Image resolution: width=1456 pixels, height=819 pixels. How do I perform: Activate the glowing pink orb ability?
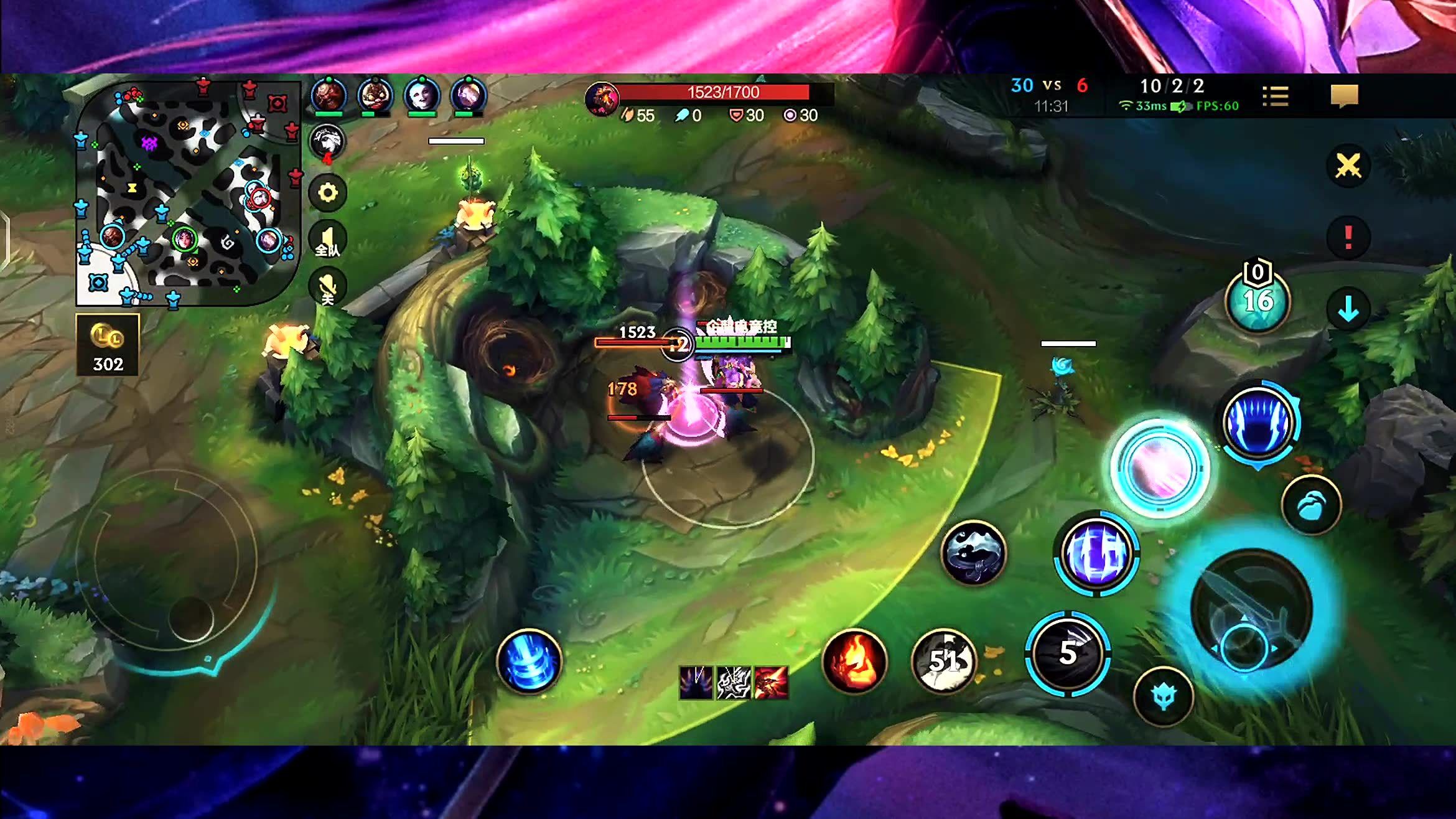(1160, 468)
